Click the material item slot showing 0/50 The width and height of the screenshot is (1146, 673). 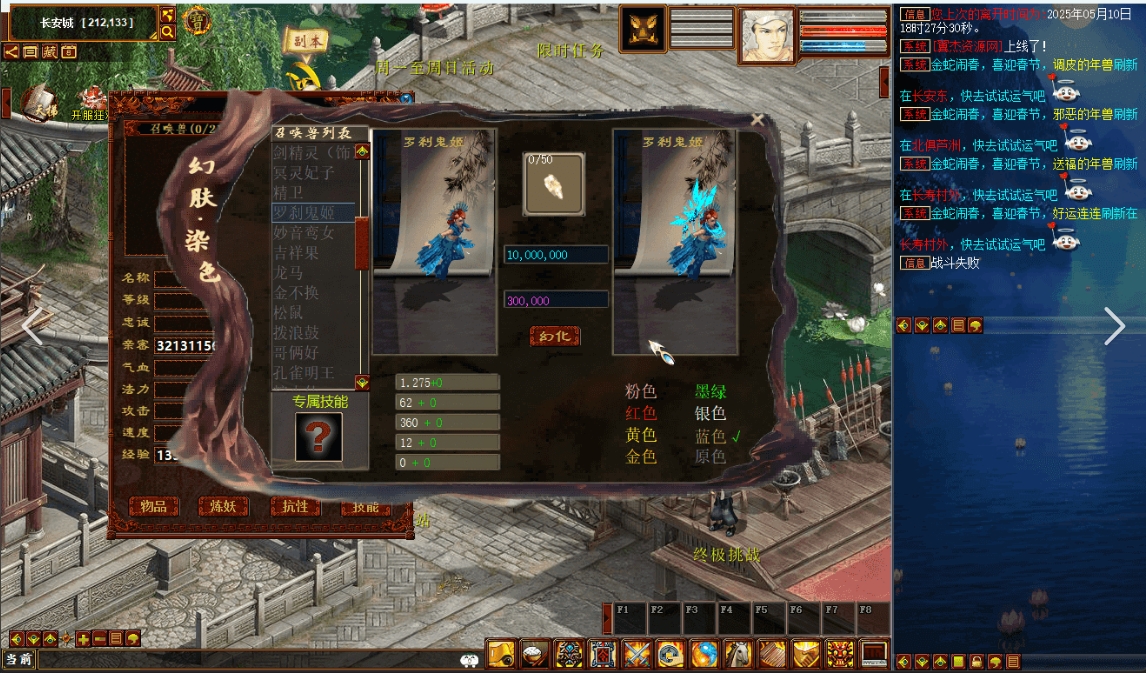click(555, 183)
